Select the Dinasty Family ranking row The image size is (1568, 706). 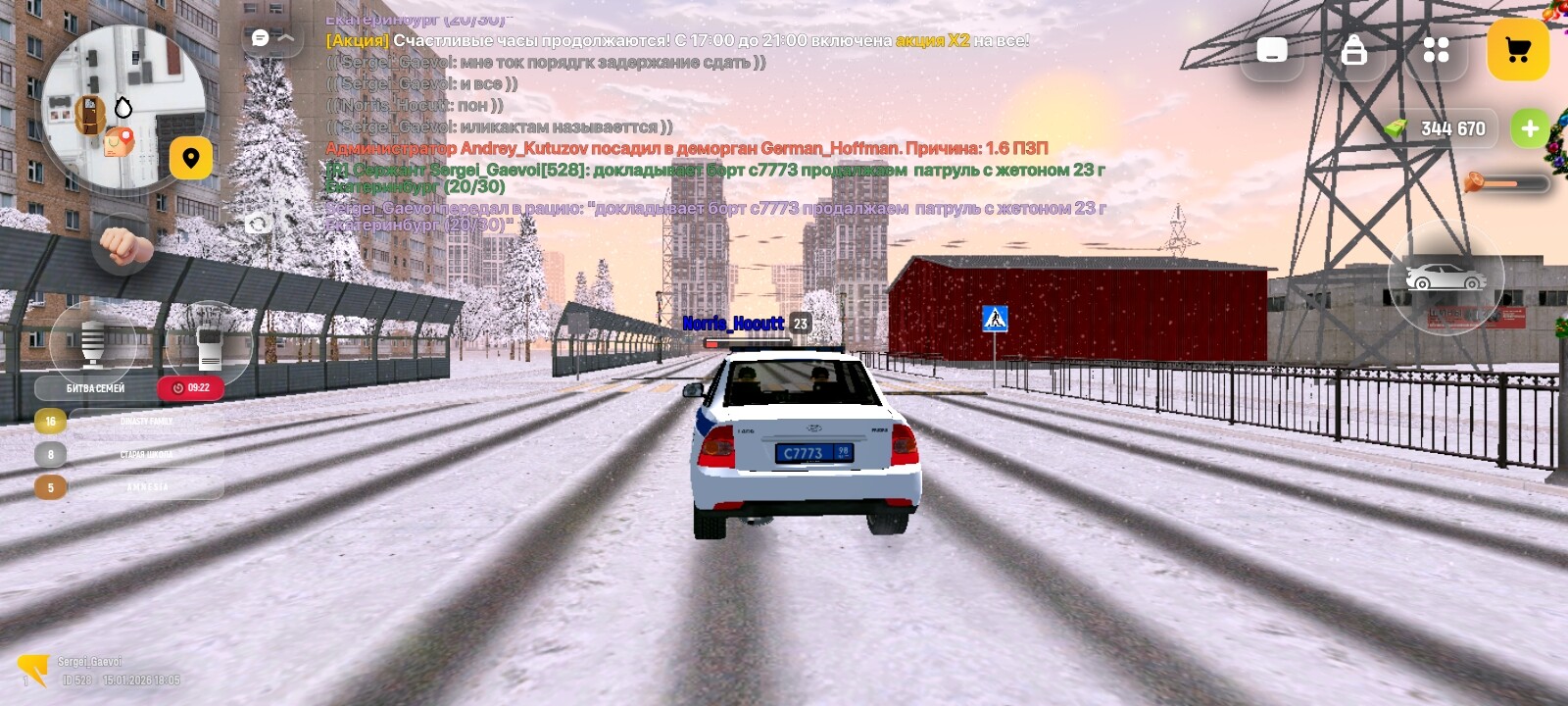tap(146, 422)
